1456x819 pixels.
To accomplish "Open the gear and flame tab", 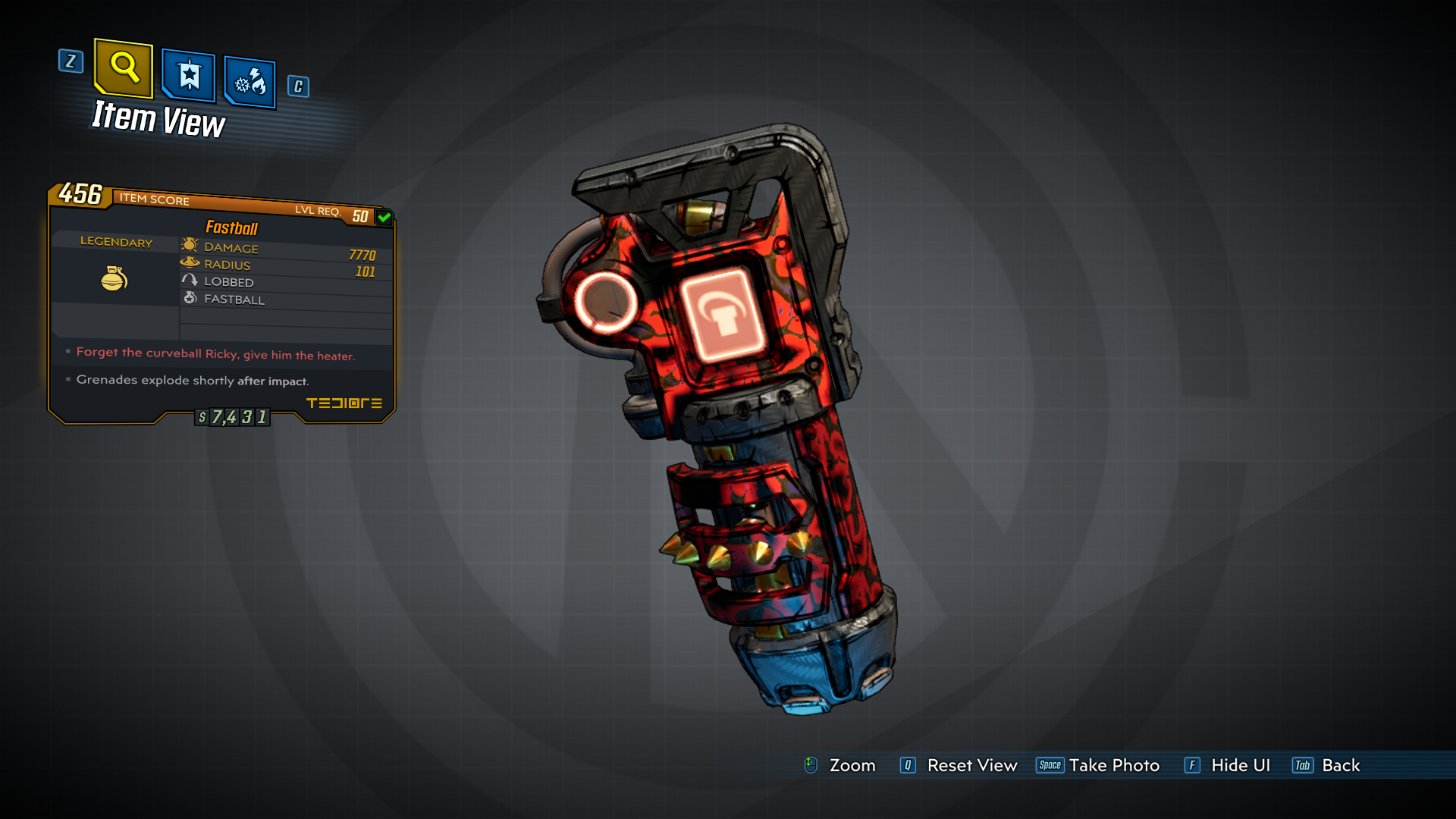I will point(250,81).
